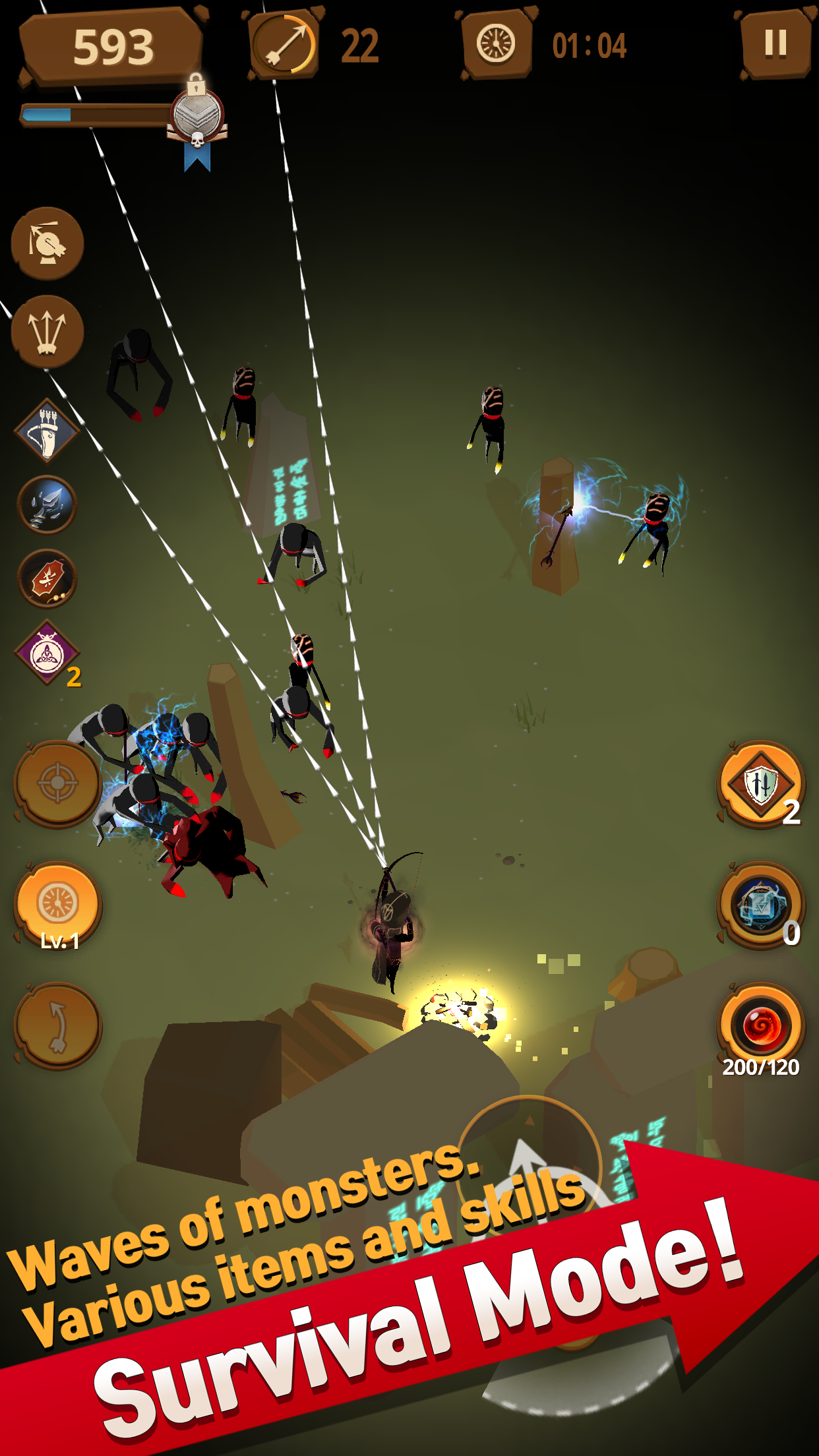
Task: Use the purple triquetra charm icon
Action: pos(47,653)
